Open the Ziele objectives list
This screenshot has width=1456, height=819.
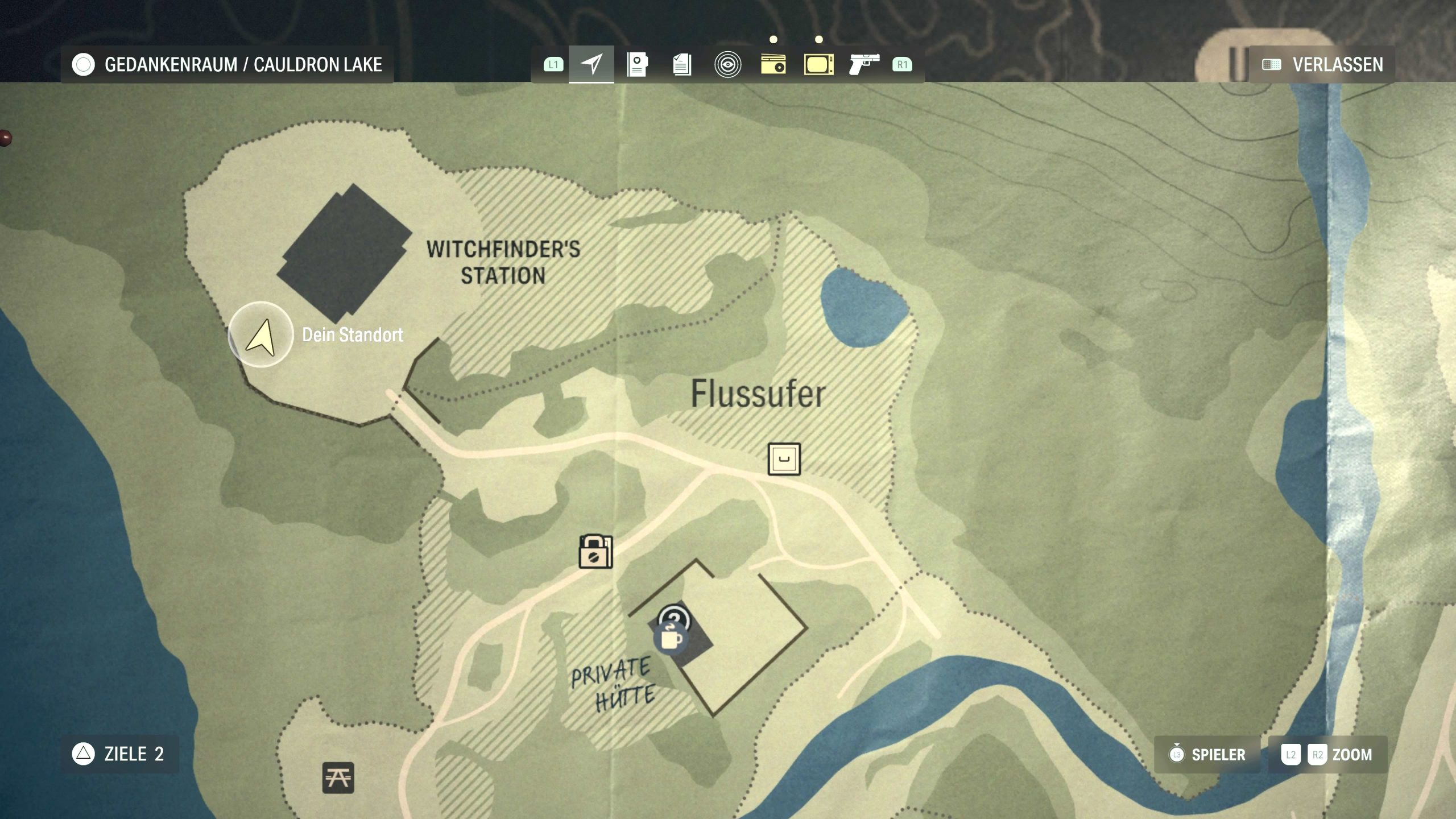(x=120, y=754)
